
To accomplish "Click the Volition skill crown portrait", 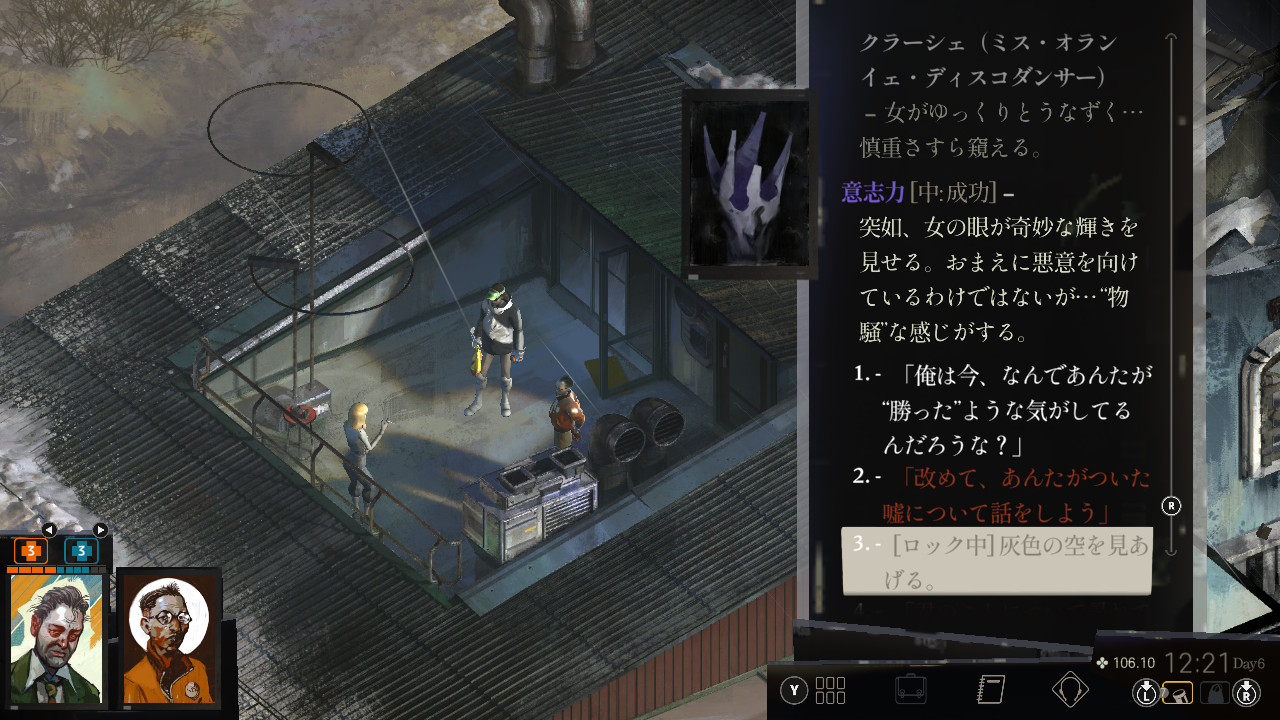I will pos(748,183).
